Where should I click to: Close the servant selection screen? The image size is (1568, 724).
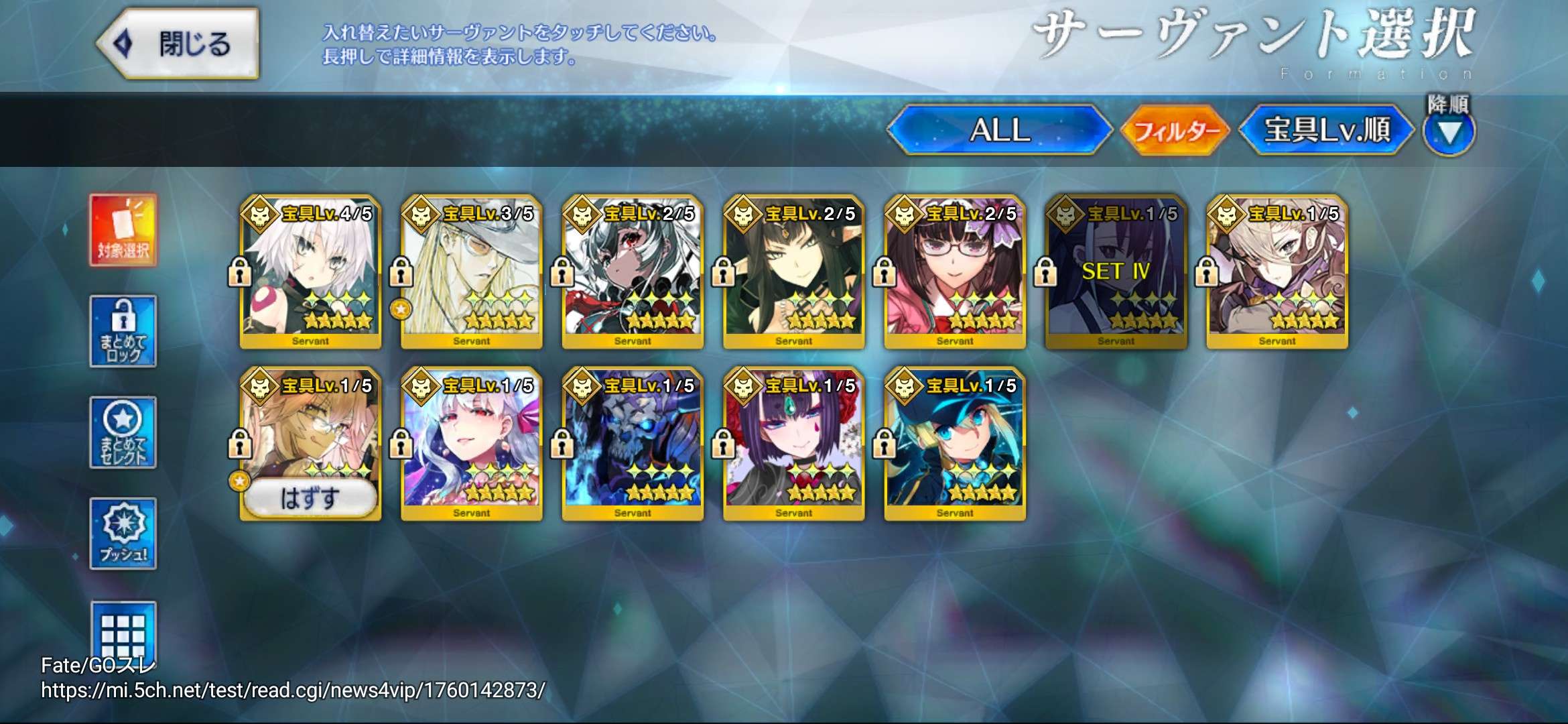tap(178, 44)
